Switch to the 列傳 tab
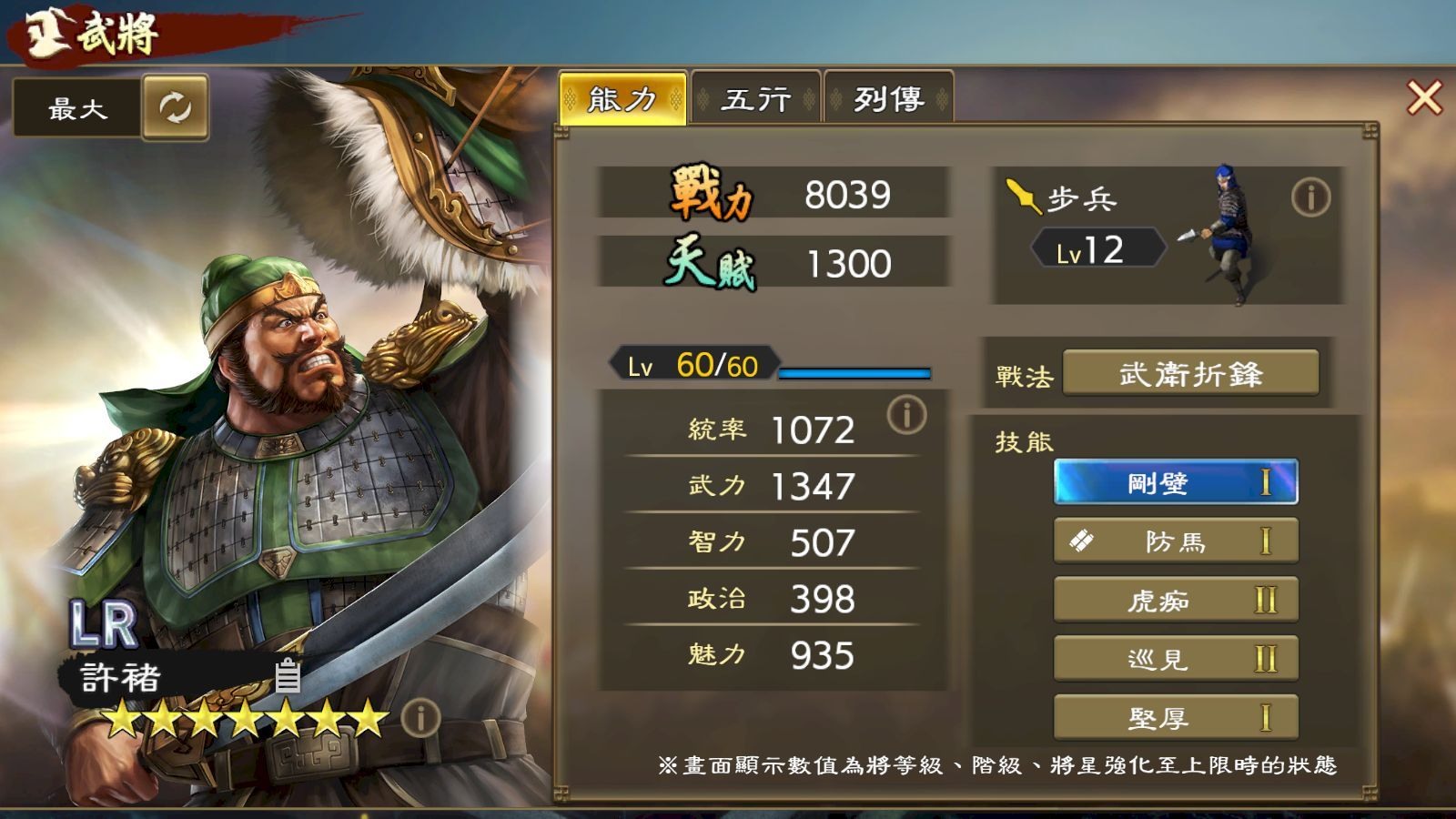 coord(887,97)
